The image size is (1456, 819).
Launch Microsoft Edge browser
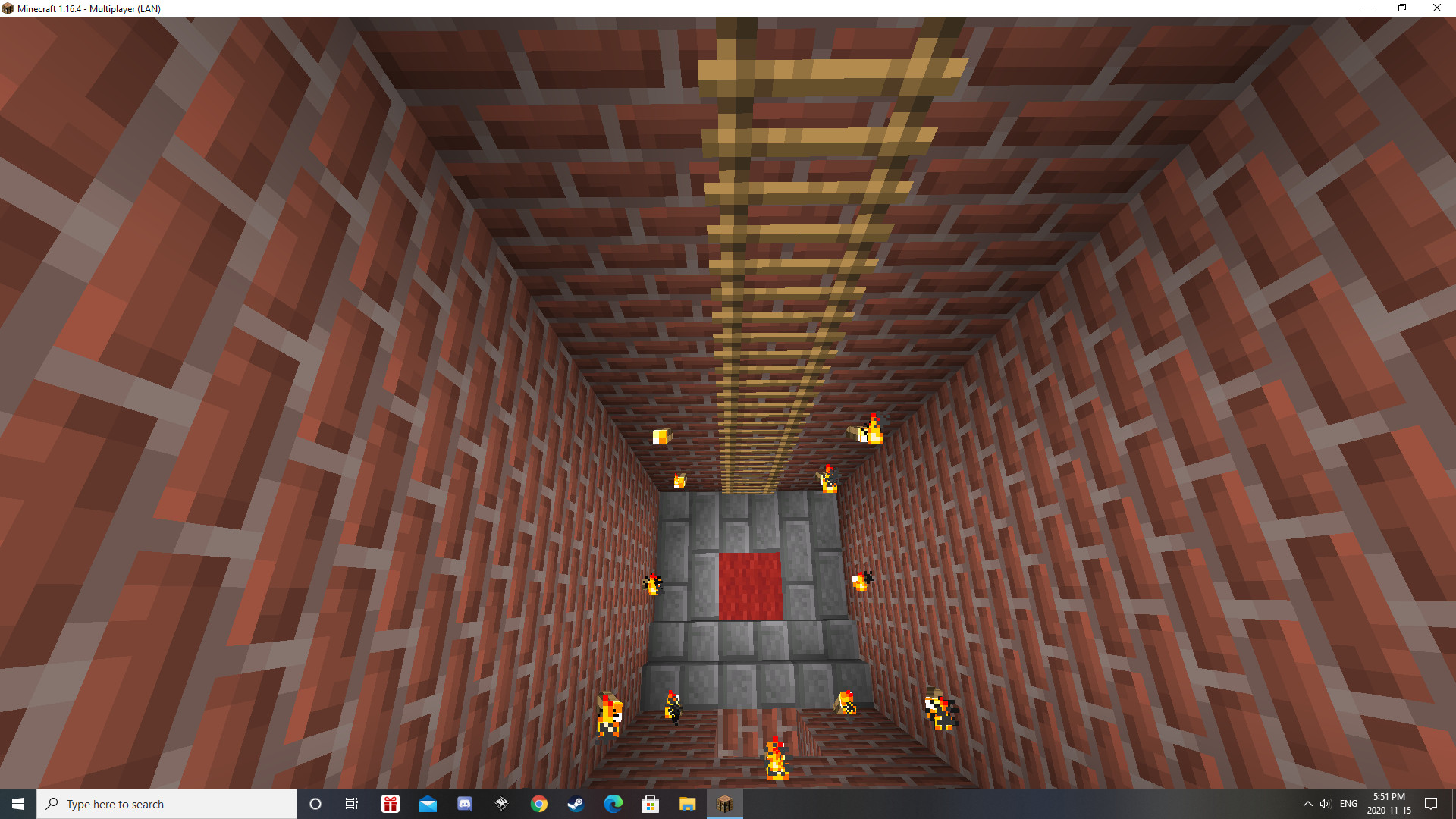tap(613, 803)
